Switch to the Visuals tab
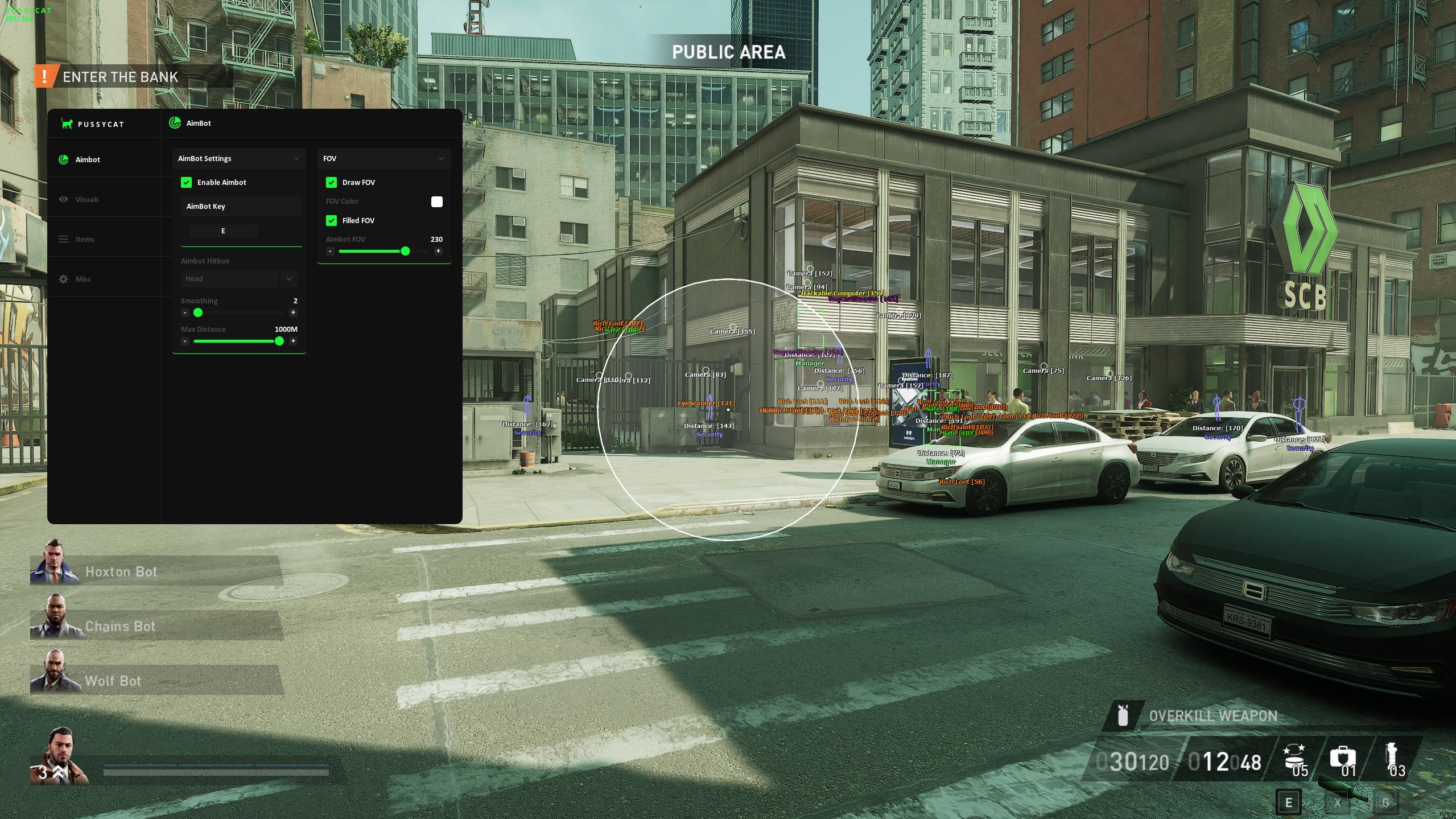Image resolution: width=1456 pixels, height=819 pixels. point(86,200)
